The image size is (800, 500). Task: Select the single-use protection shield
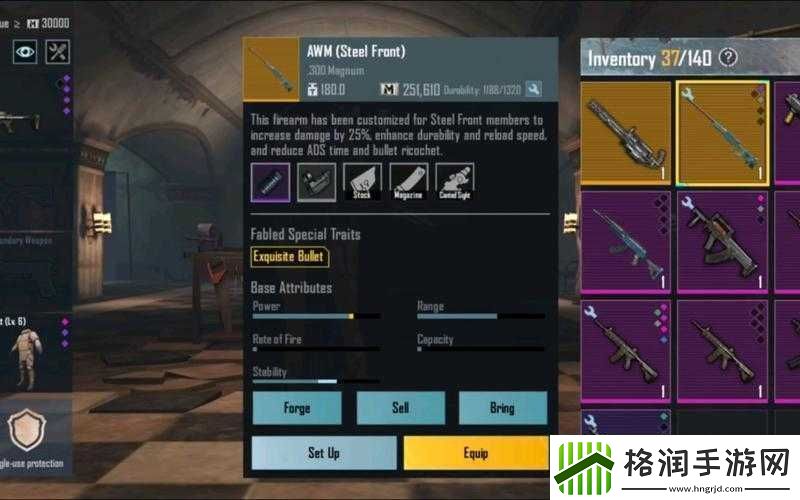(26, 431)
